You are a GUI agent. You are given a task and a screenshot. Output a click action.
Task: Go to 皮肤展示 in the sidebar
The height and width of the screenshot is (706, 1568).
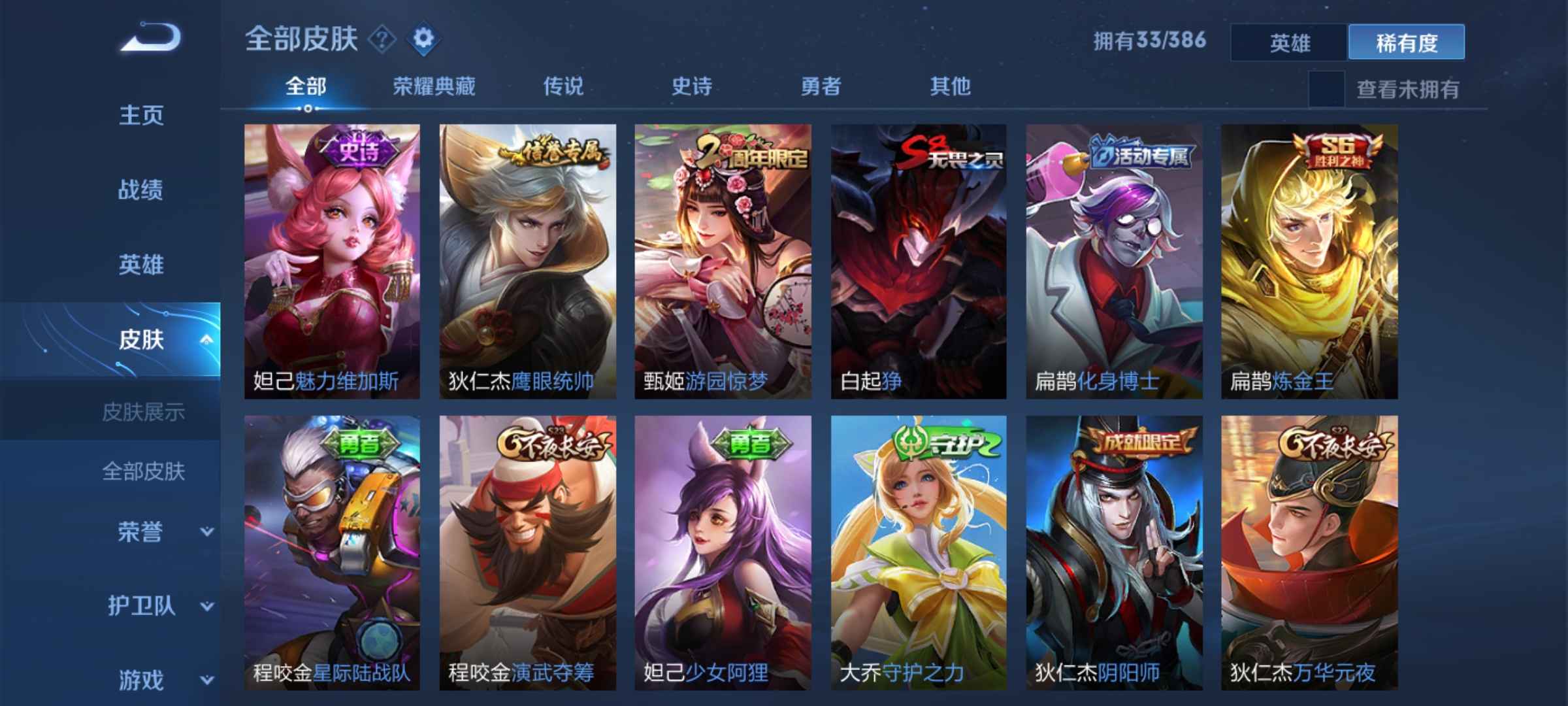click(x=145, y=411)
